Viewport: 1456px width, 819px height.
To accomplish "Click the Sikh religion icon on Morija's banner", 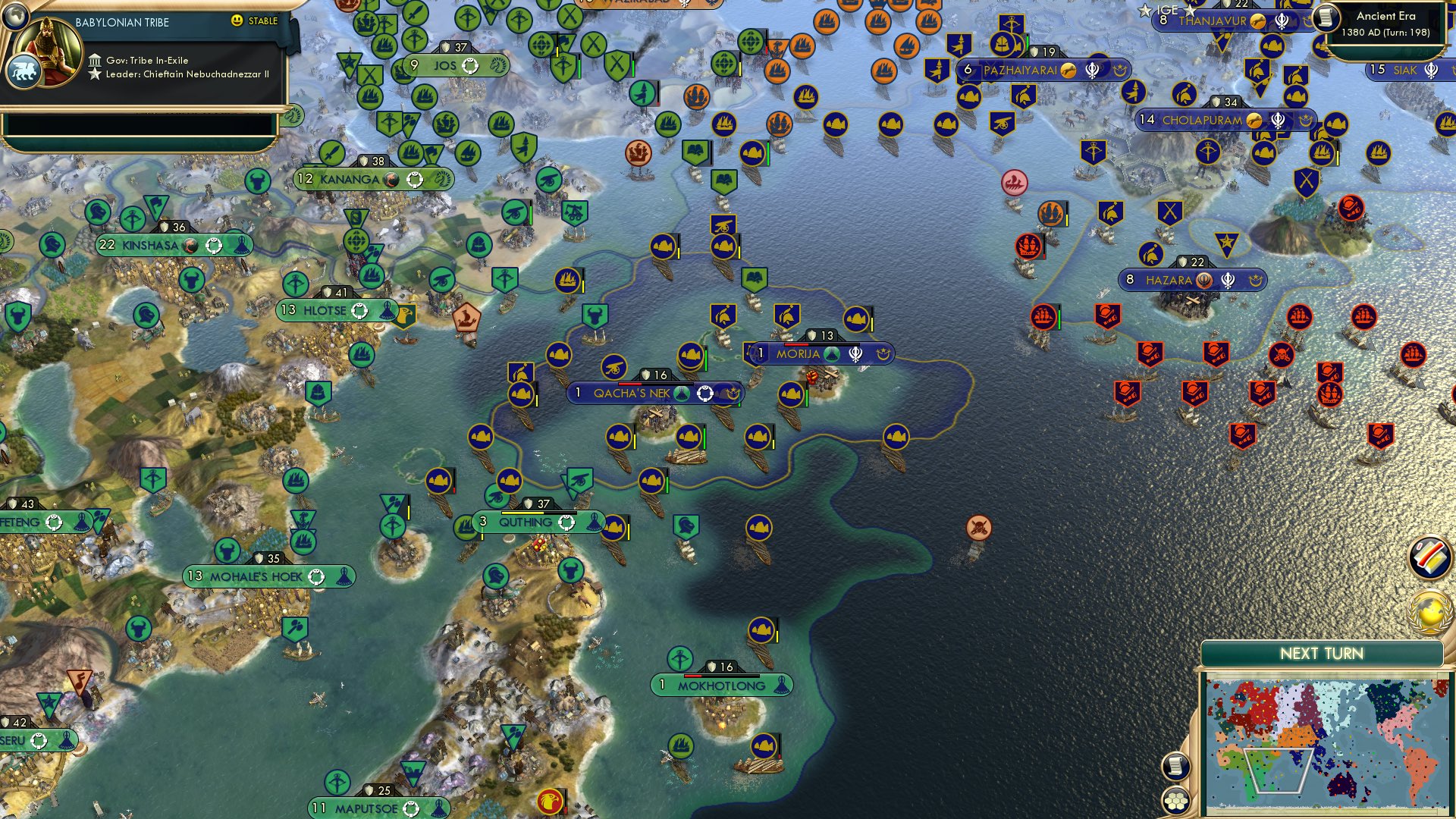I will click(x=856, y=353).
